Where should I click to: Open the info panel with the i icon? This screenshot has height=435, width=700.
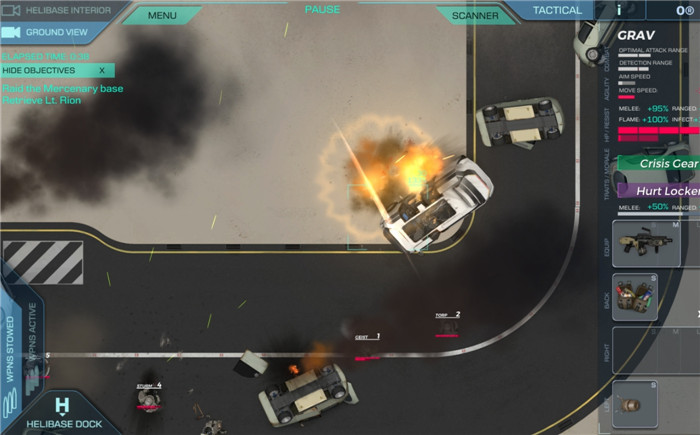click(x=619, y=9)
